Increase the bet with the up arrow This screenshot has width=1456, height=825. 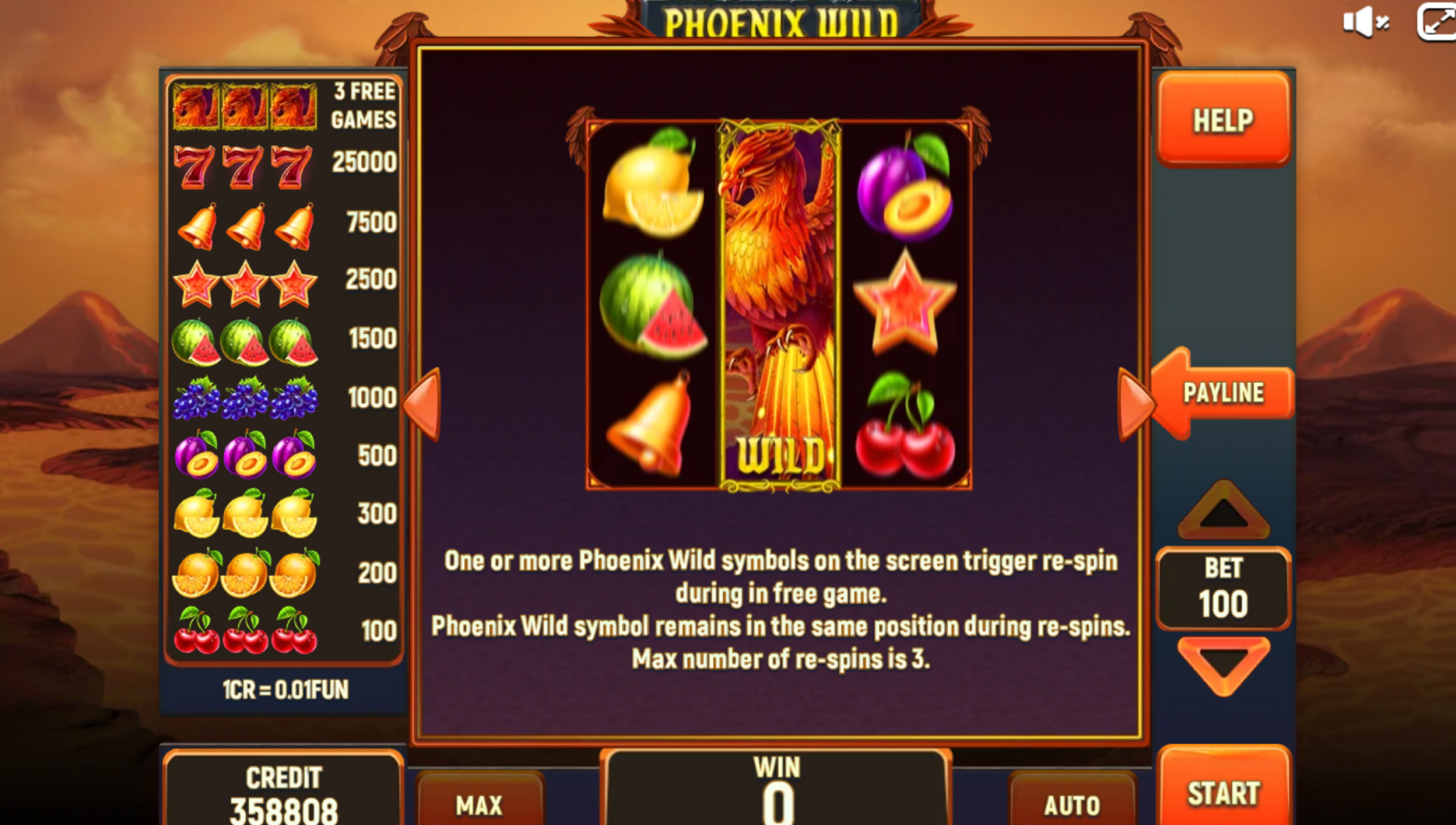(1223, 511)
